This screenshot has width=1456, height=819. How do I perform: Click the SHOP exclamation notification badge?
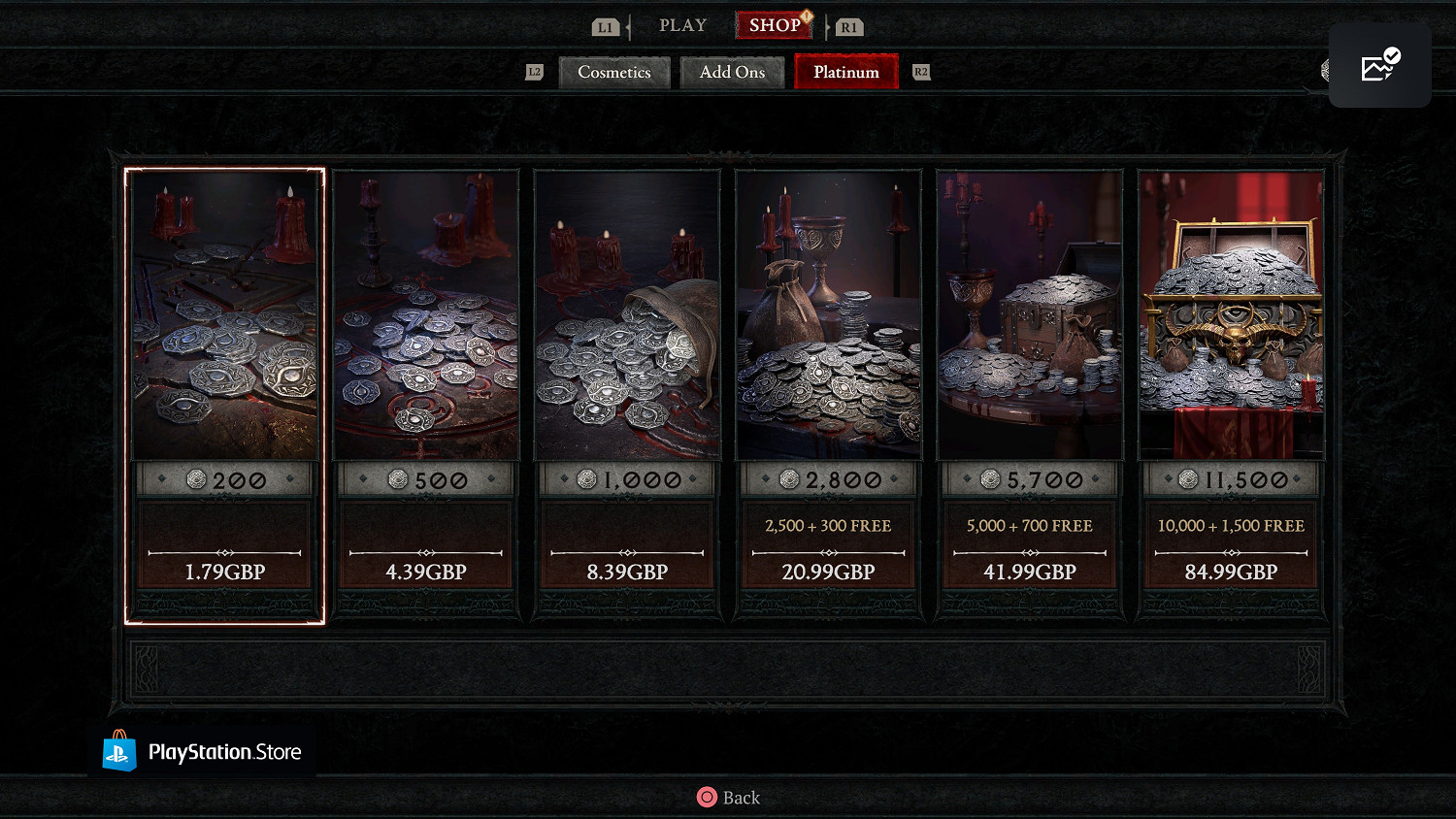(x=805, y=16)
